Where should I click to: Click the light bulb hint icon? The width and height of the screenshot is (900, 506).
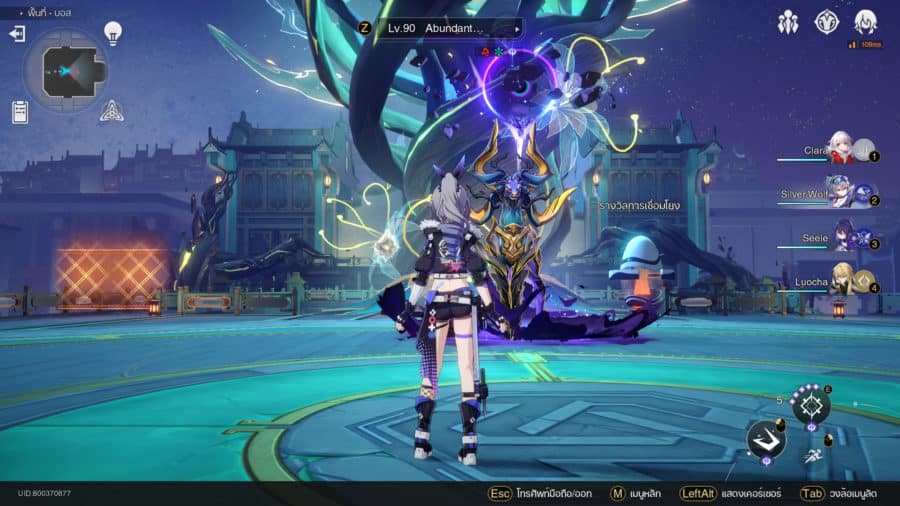[113, 33]
